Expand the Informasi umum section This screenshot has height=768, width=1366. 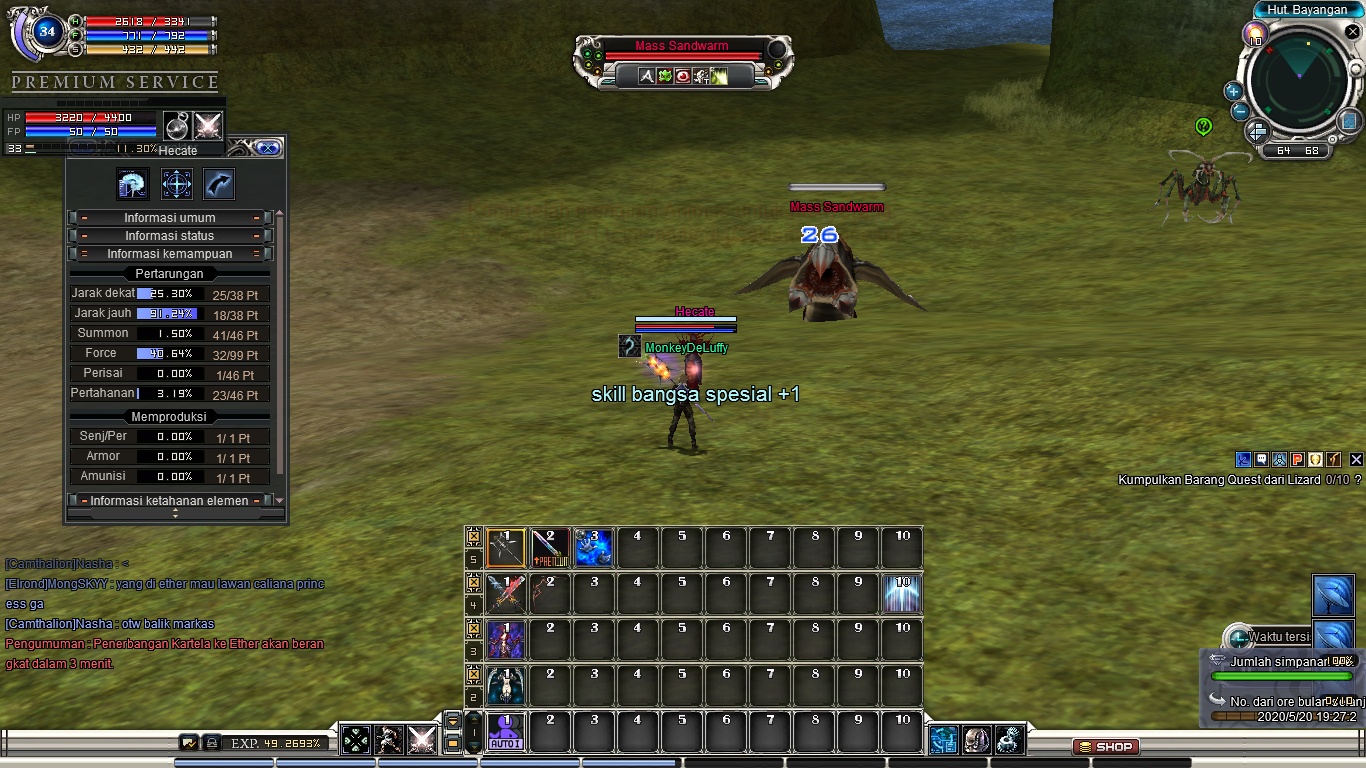coord(168,218)
